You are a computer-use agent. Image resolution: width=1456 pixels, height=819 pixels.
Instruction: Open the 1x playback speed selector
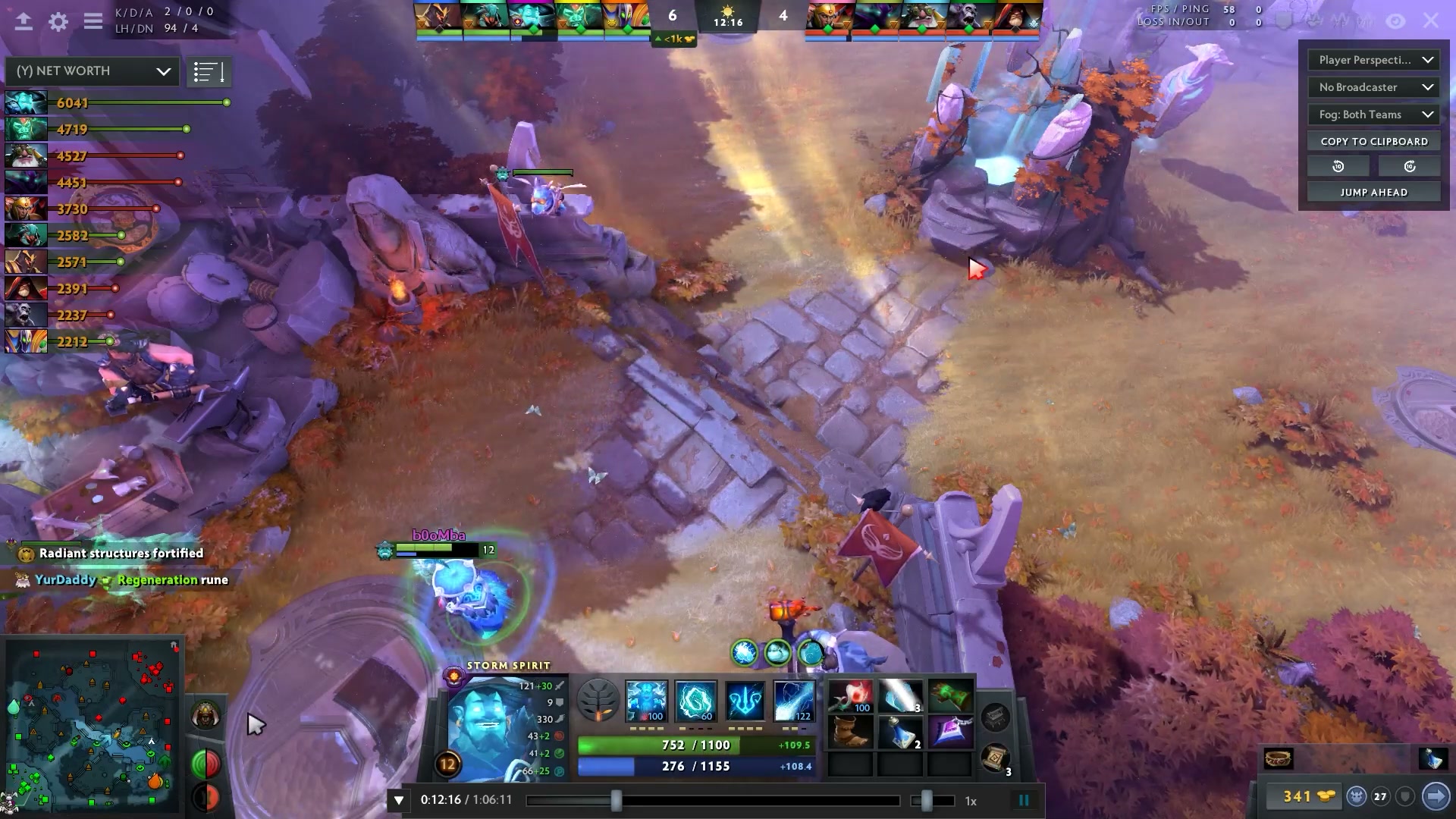(969, 799)
